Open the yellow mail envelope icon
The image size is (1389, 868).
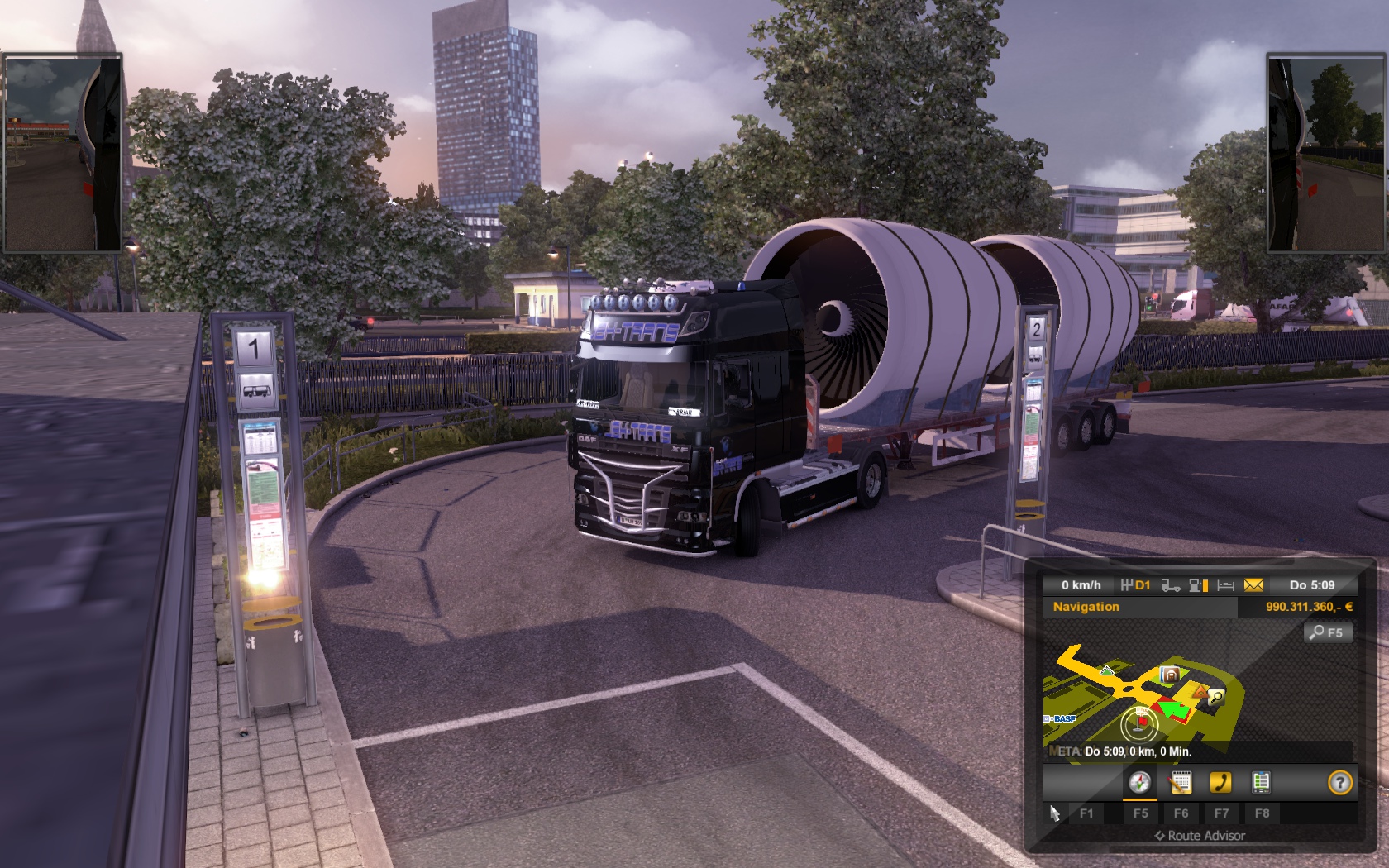[1253, 585]
